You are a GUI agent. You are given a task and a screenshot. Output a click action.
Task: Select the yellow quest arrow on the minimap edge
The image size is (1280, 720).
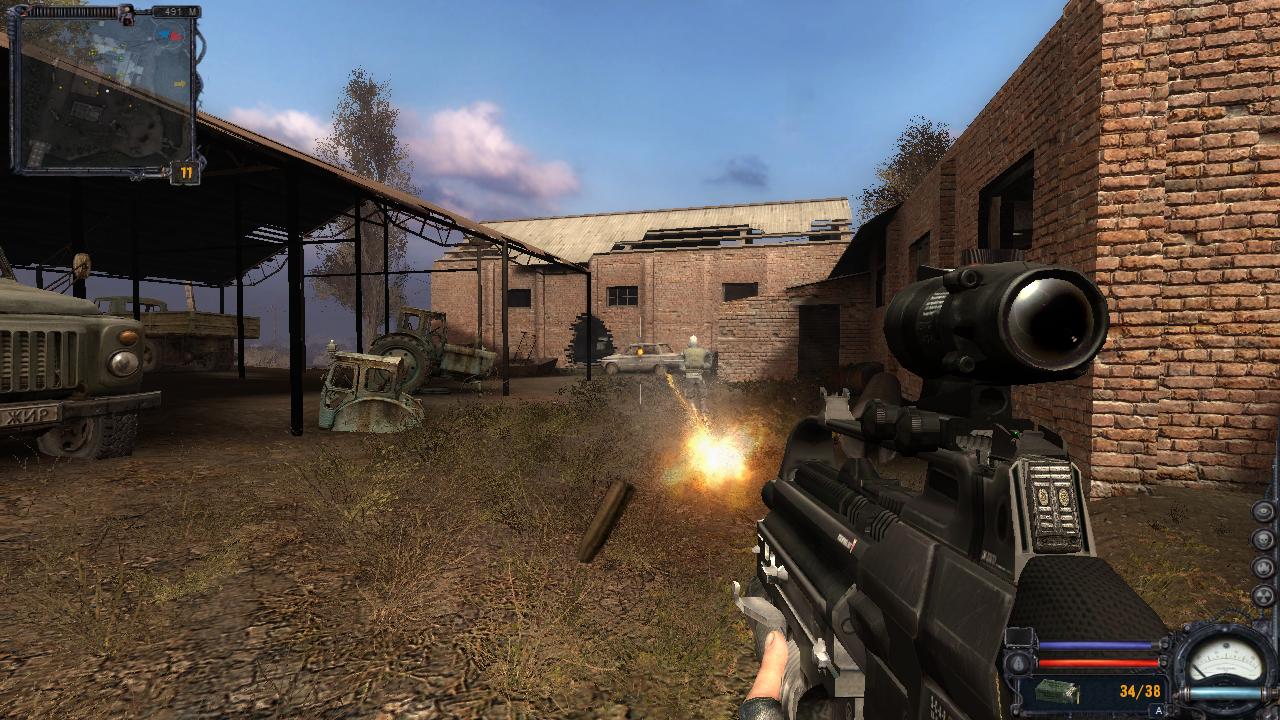(x=180, y=83)
